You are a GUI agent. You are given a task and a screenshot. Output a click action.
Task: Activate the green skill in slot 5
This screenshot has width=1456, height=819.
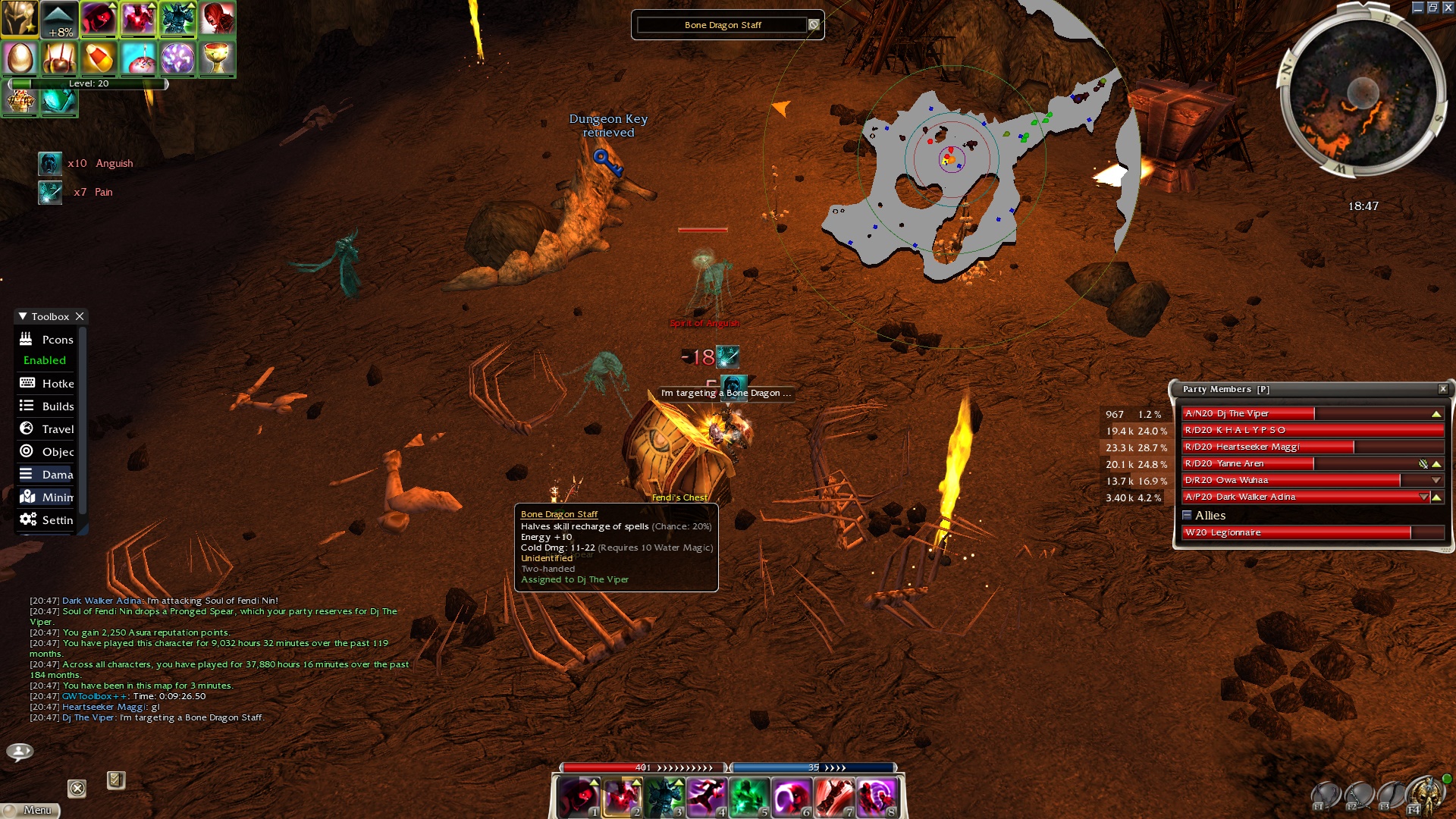pos(748,797)
